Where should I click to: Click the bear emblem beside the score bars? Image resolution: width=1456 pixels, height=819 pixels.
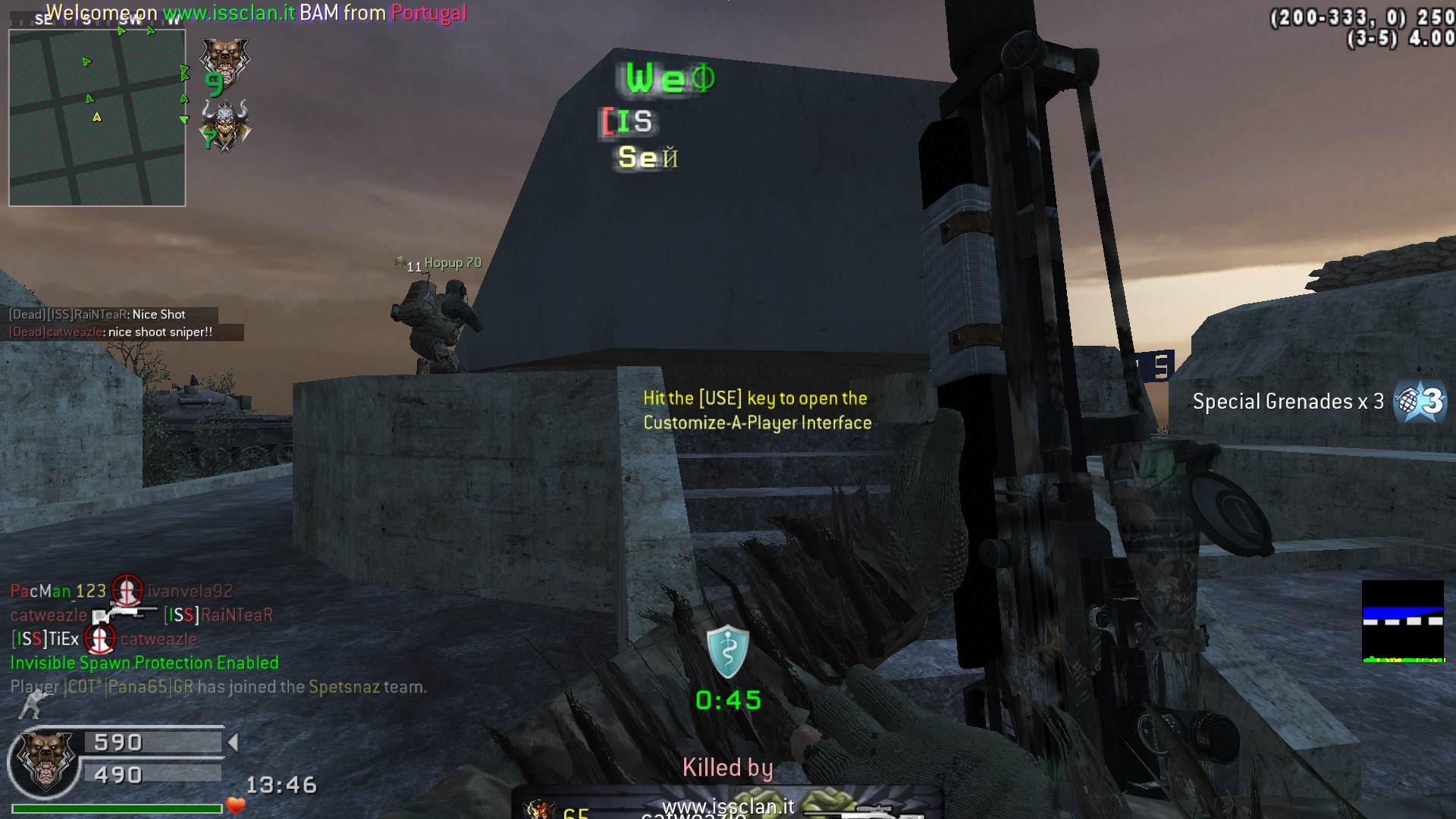tap(45, 759)
